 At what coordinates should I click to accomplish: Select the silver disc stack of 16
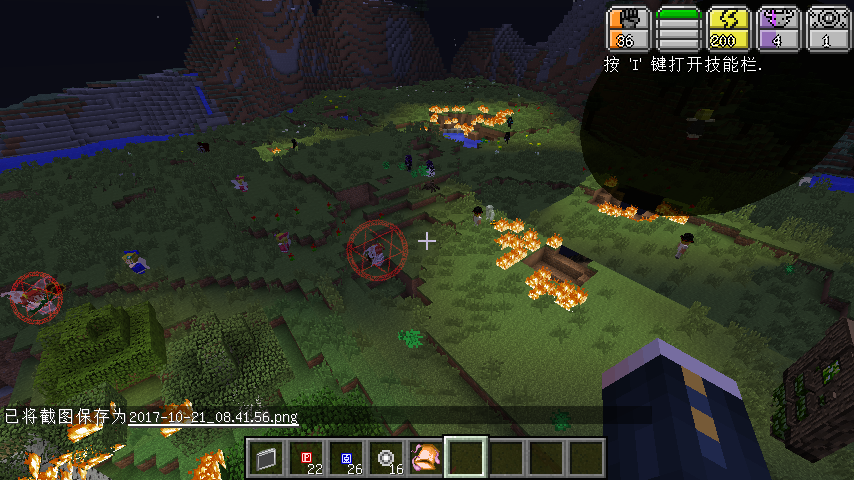coord(386,458)
